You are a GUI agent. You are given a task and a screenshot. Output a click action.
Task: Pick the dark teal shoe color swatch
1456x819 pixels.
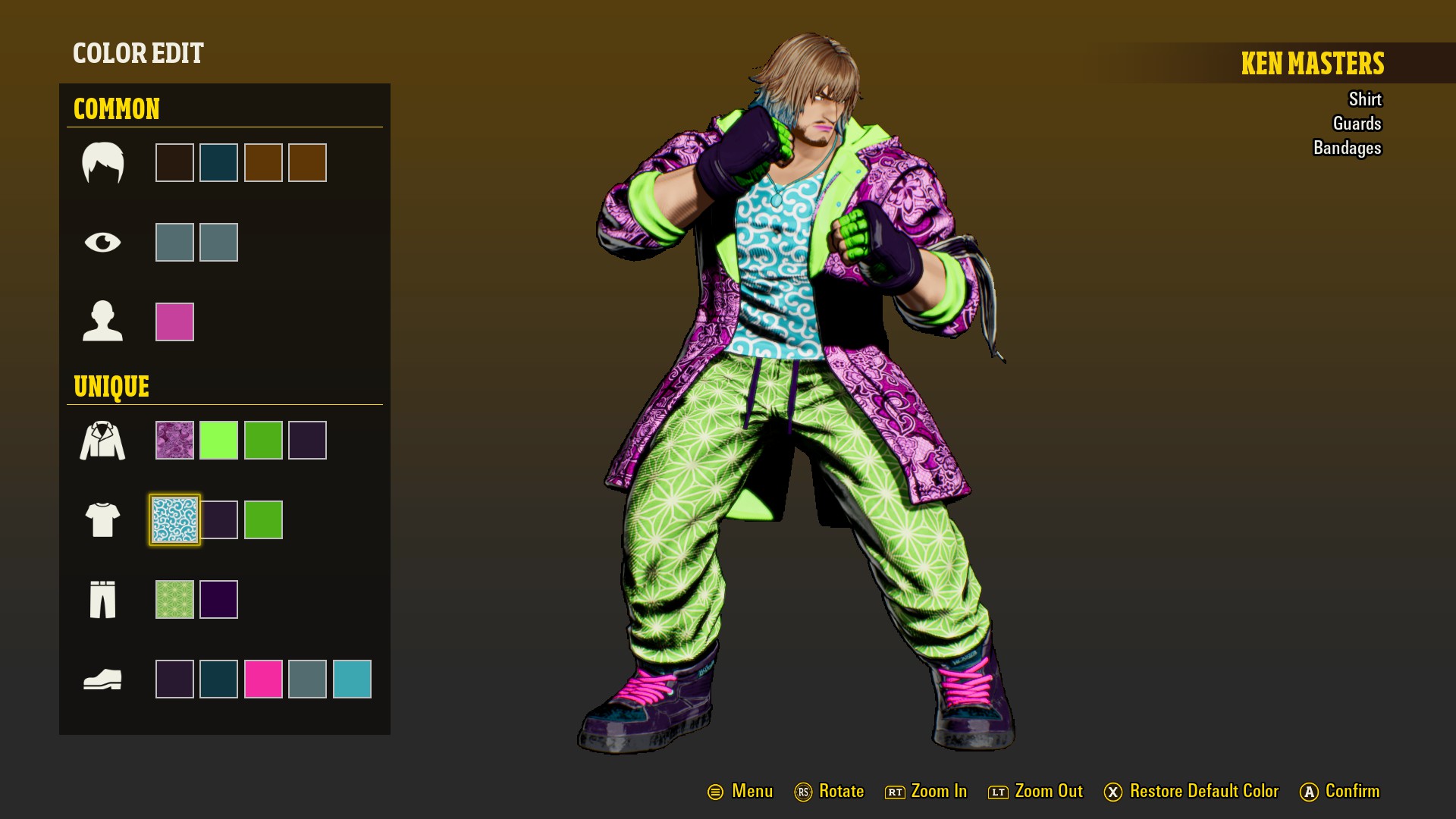(x=218, y=679)
